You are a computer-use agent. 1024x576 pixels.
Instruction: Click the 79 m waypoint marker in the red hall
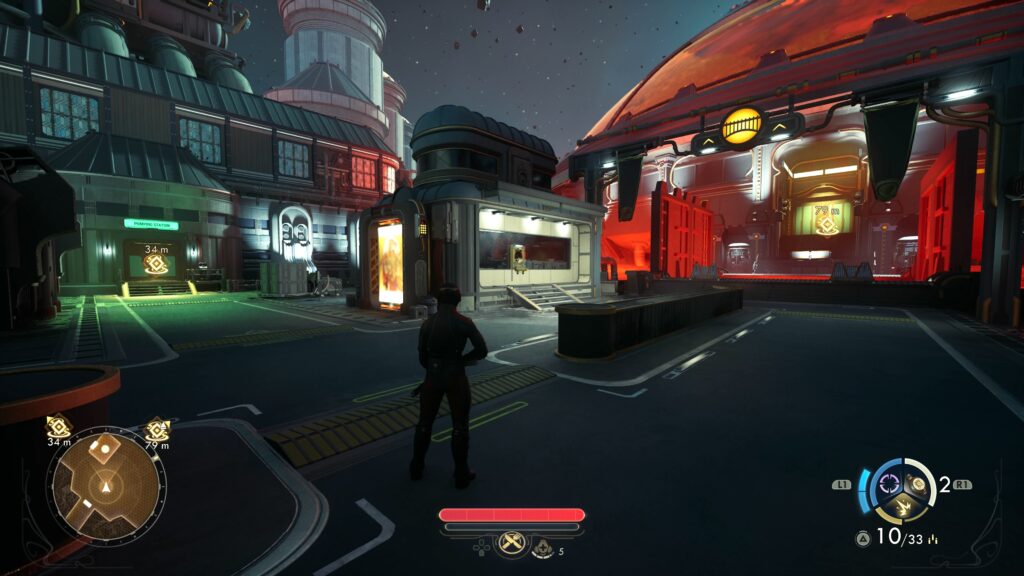tap(826, 224)
